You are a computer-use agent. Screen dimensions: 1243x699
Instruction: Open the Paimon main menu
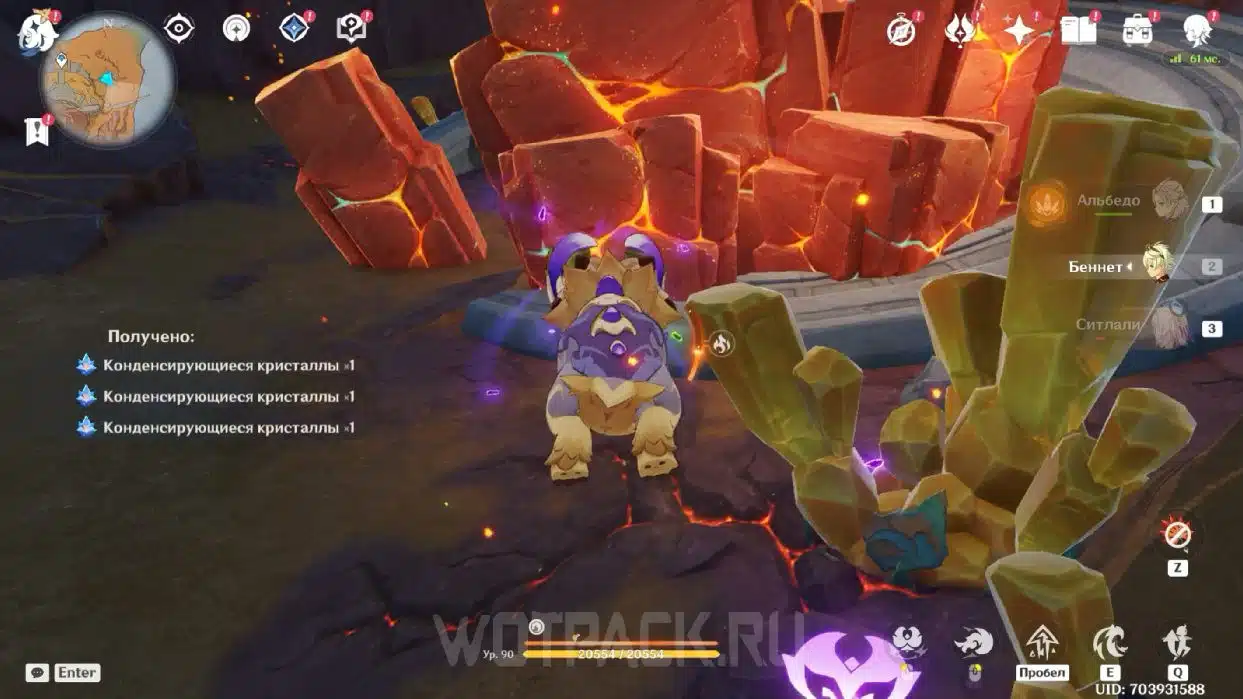(38, 33)
